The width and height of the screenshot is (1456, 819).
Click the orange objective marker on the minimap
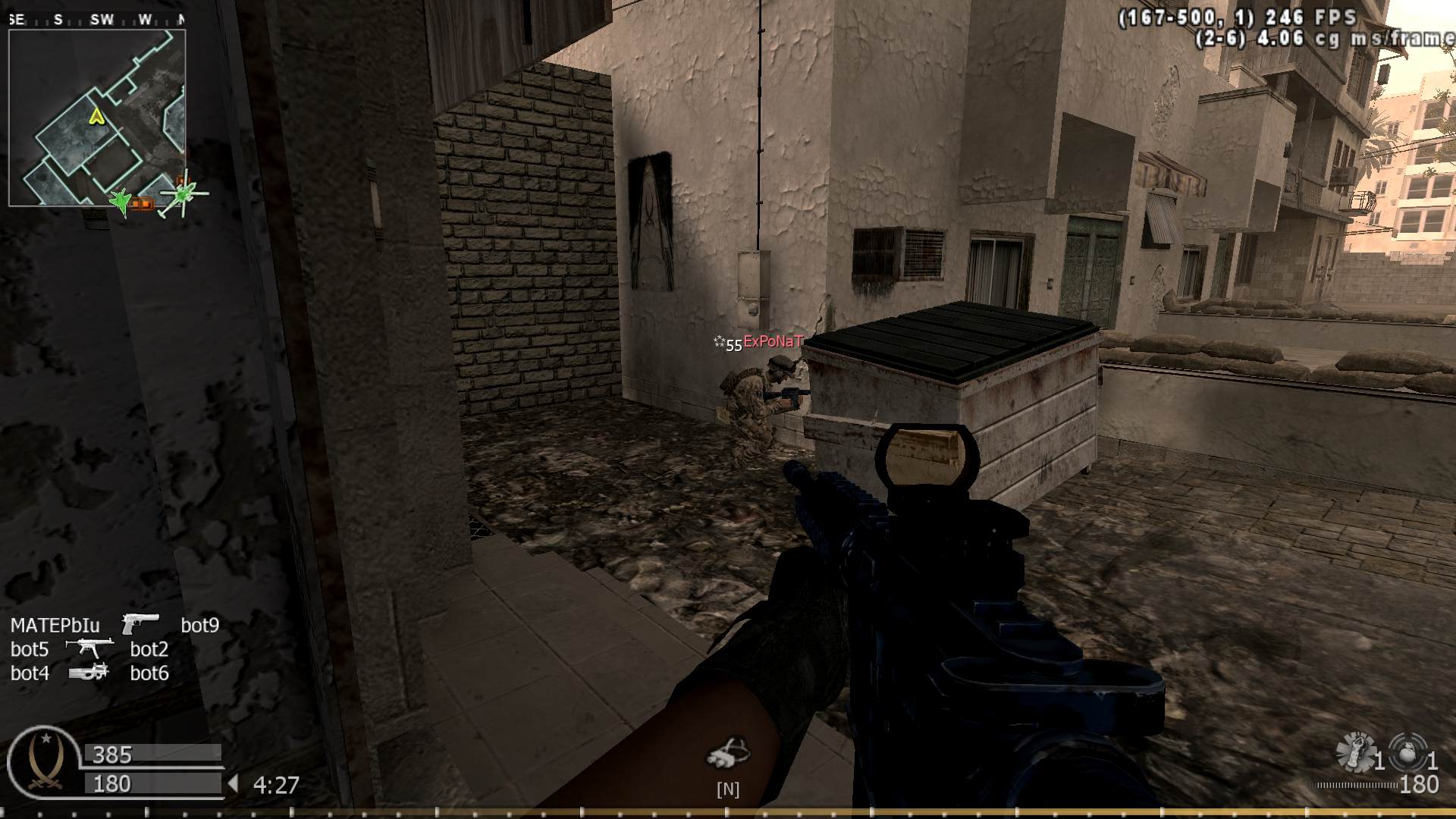[x=141, y=203]
